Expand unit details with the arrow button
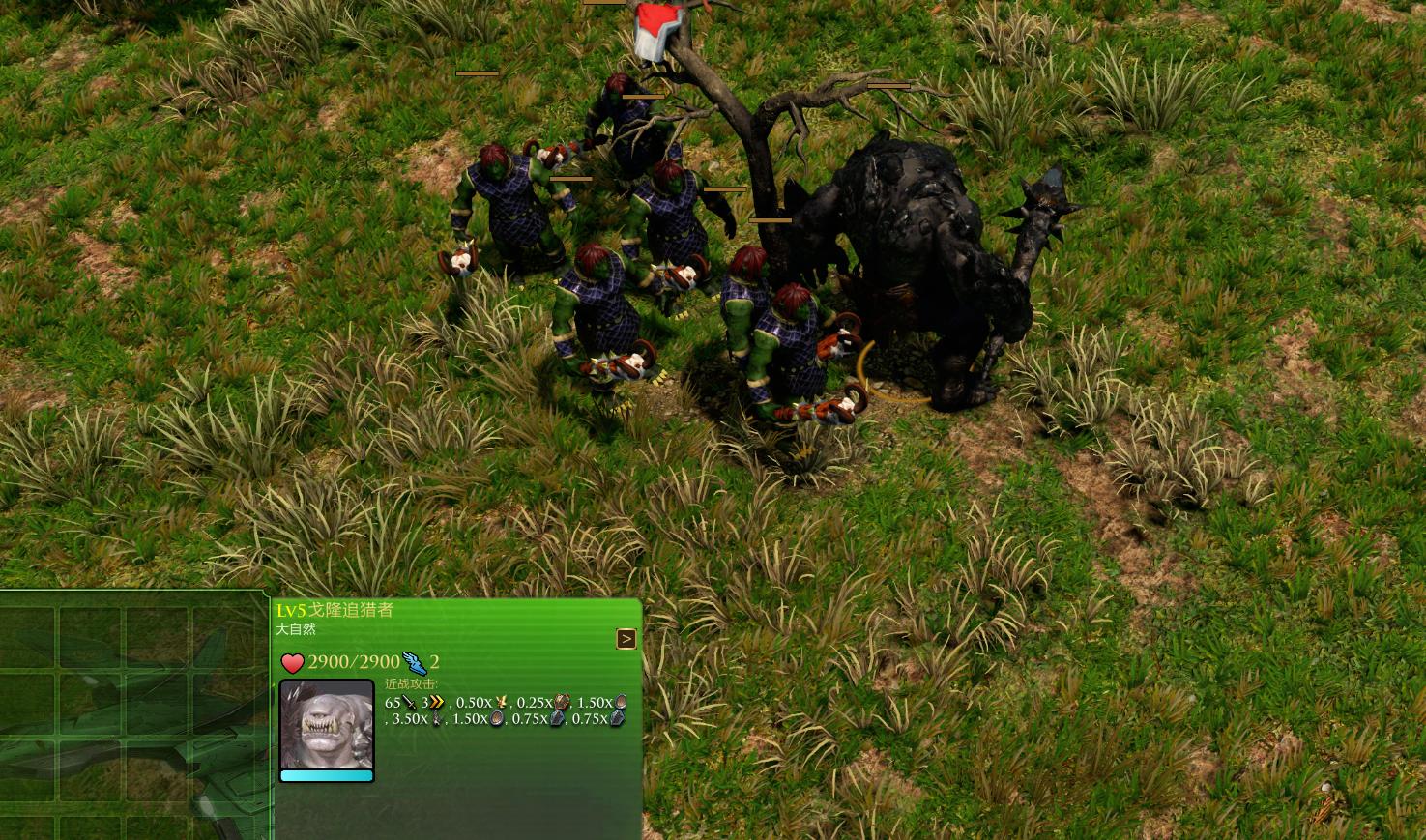1426x840 pixels. tap(626, 639)
